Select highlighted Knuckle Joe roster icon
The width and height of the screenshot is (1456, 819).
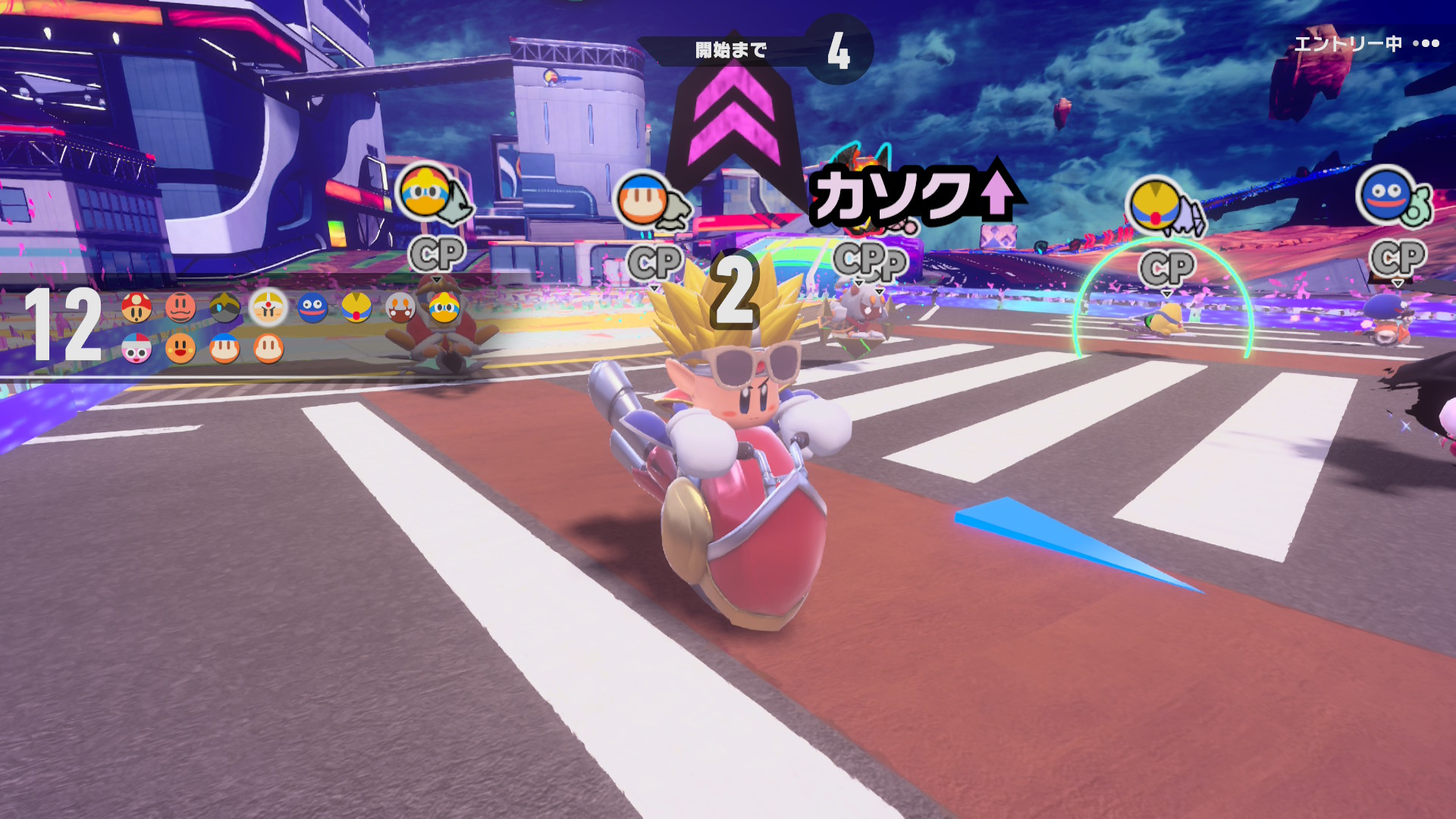click(268, 307)
